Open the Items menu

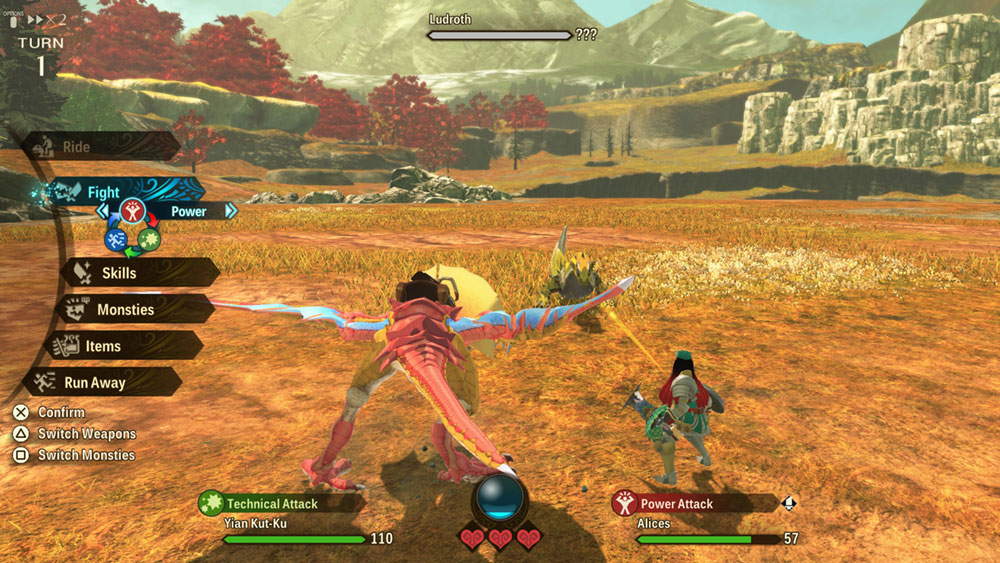point(120,346)
